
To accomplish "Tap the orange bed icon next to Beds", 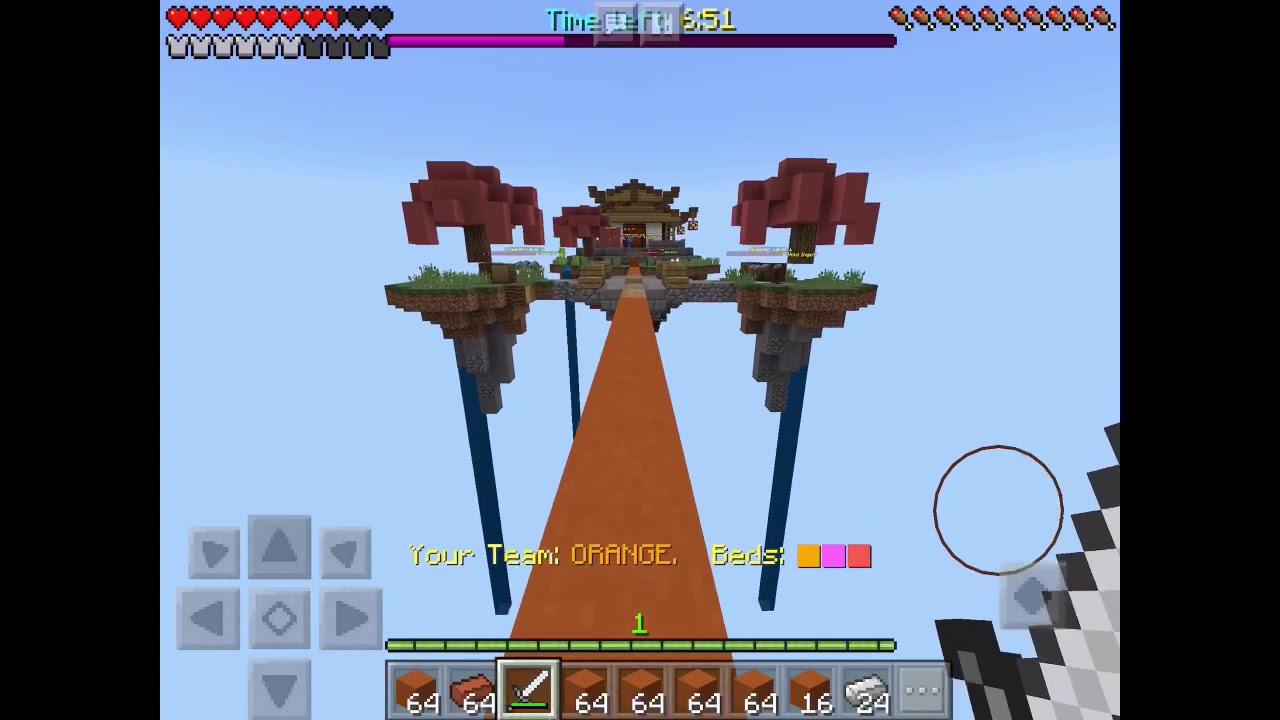I will click(809, 556).
